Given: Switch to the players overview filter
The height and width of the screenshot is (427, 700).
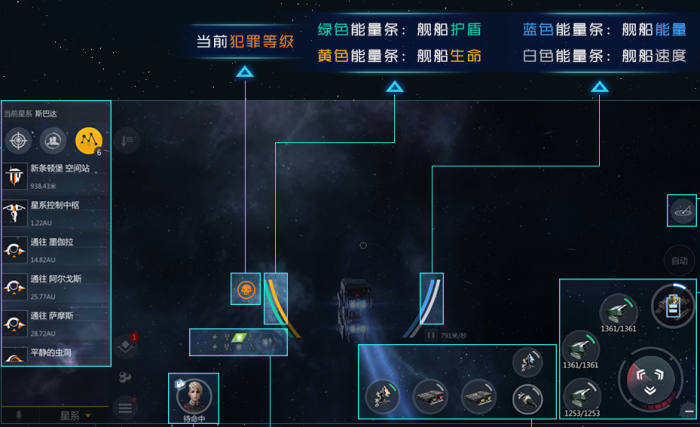Looking at the screenshot, I should point(54,140).
